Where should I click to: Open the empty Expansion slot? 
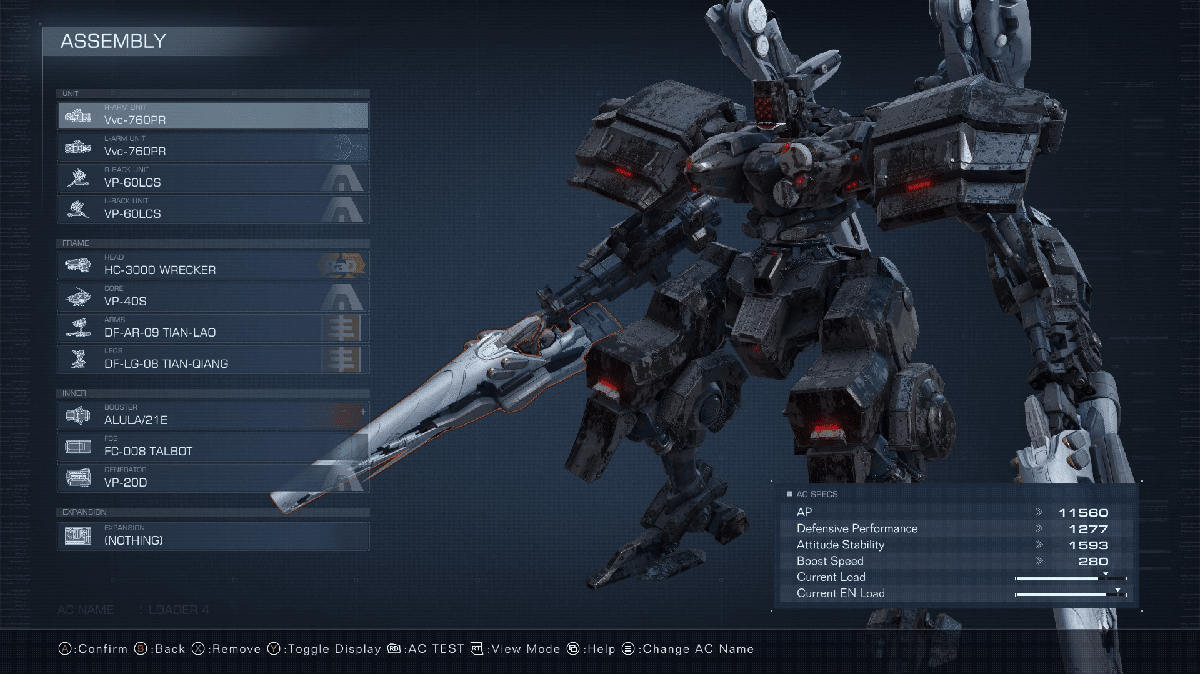tap(213, 536)
